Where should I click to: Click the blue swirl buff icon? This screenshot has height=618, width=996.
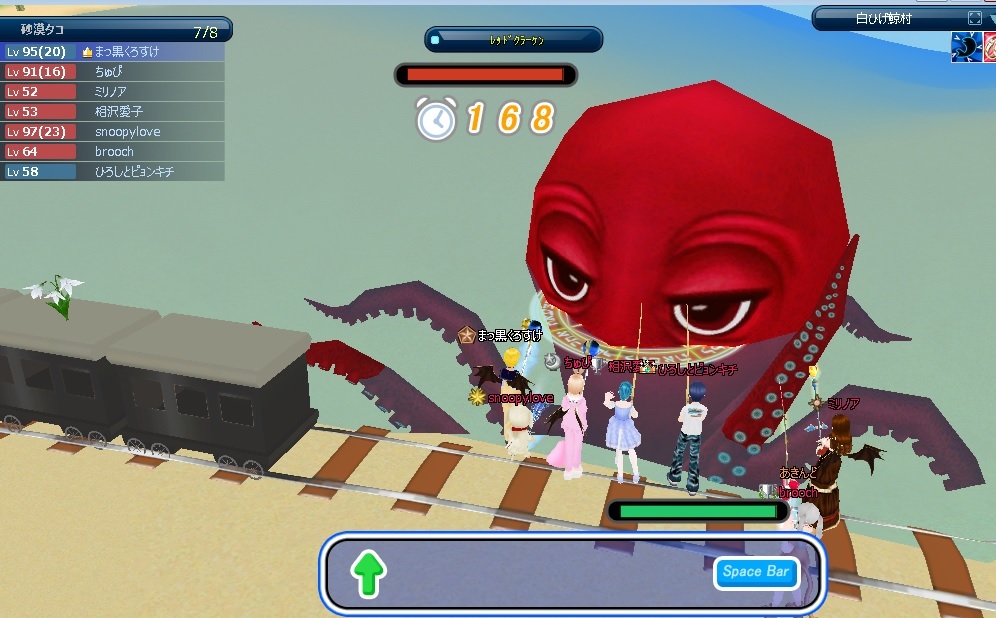[964, 47]
